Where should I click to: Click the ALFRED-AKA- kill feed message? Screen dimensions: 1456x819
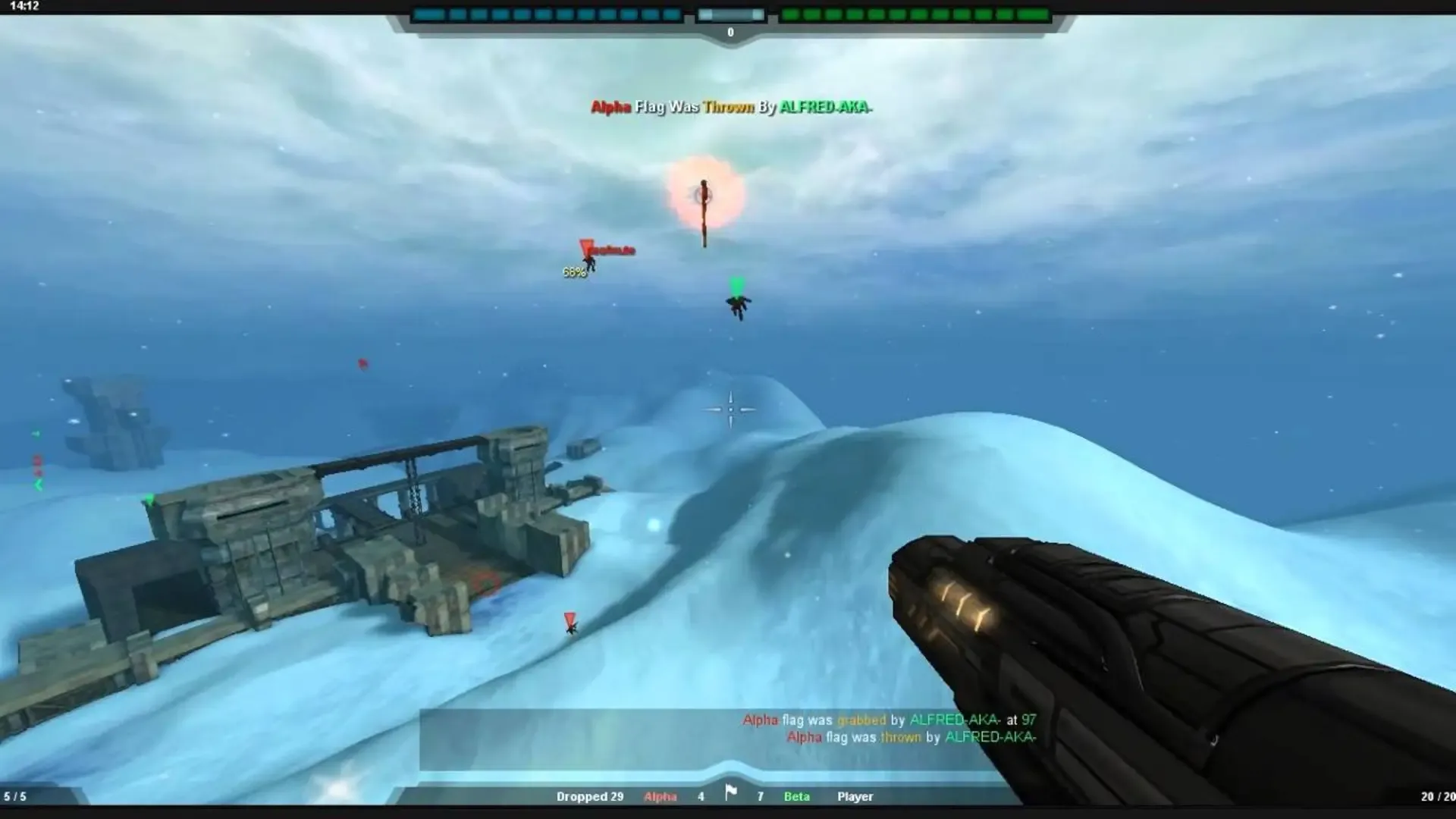(730, 108)
